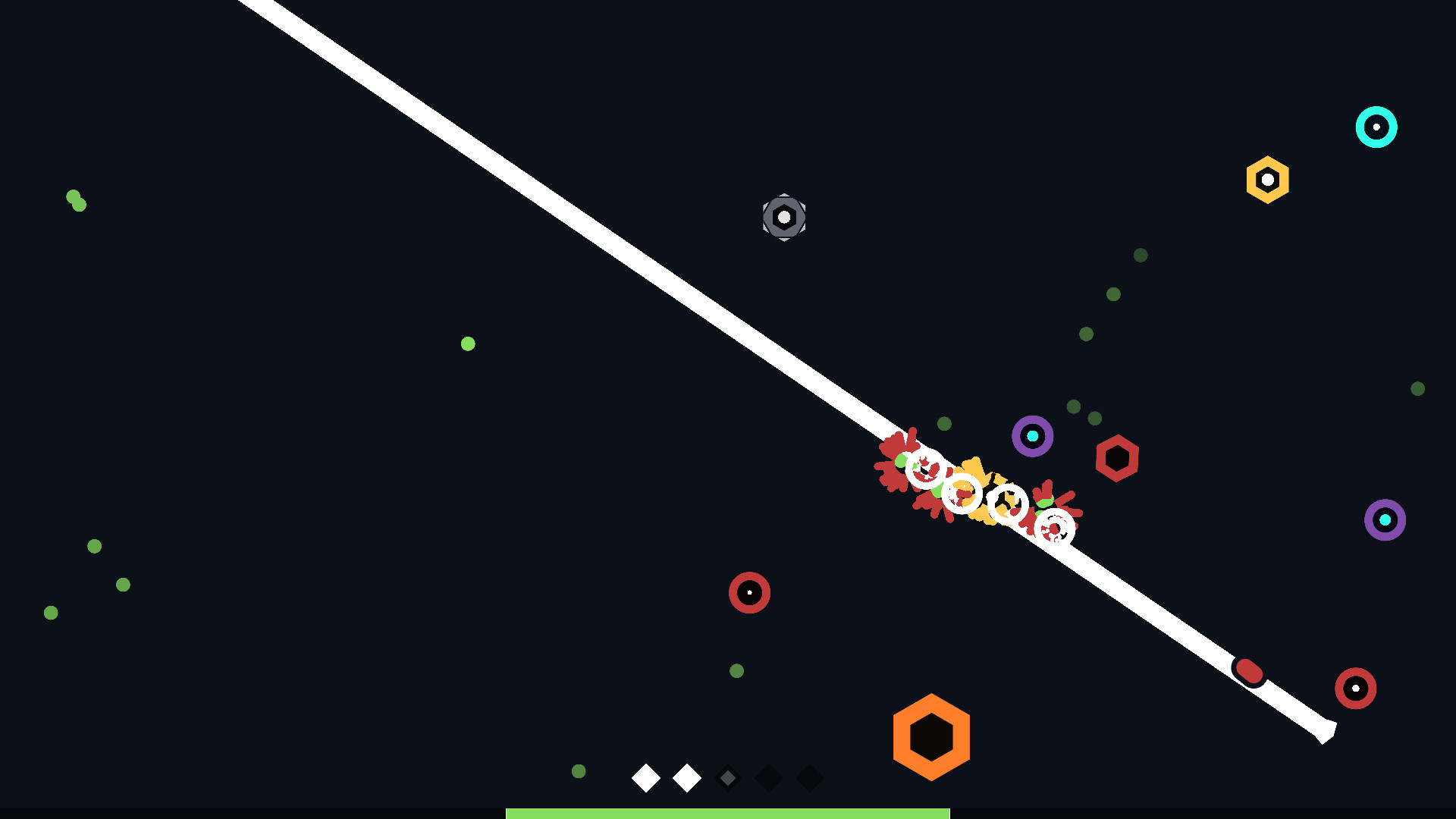
Task: Click the purple ring with cyan center
Action: tap(1031, 436)
